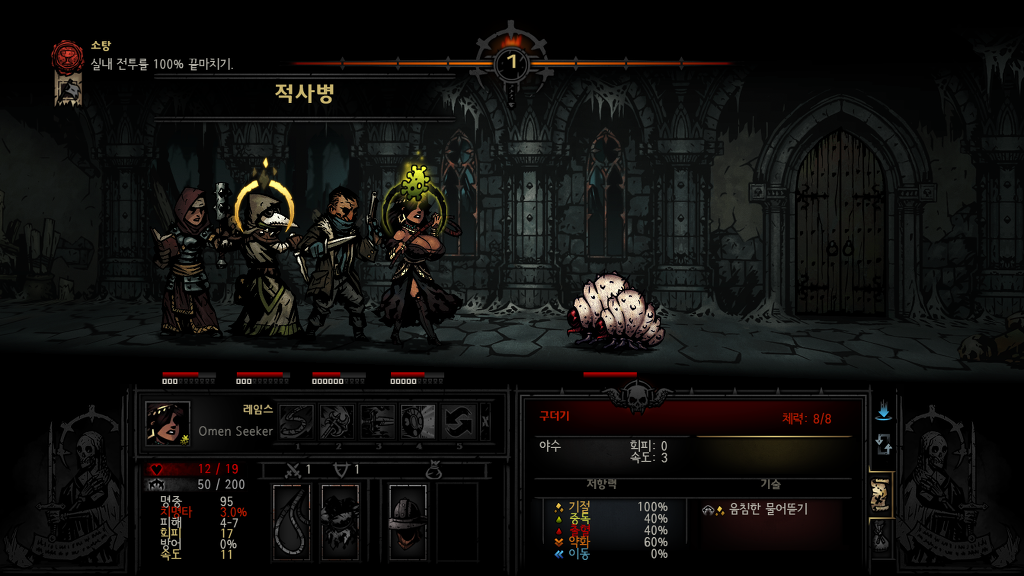Switch to the inventory bag tab
The image size is (1024, 576).
pos(881,538)
